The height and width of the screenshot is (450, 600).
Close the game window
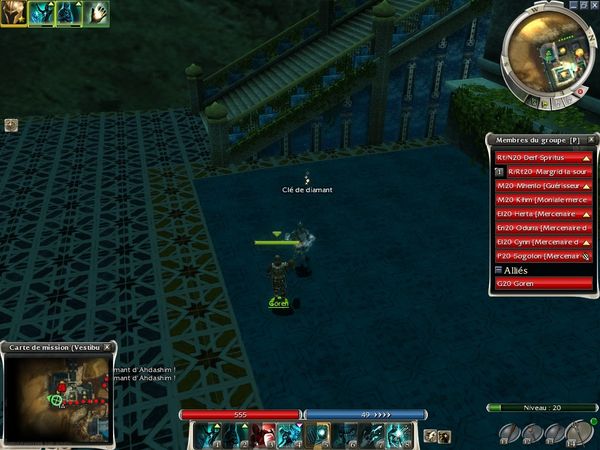(592, 5)
